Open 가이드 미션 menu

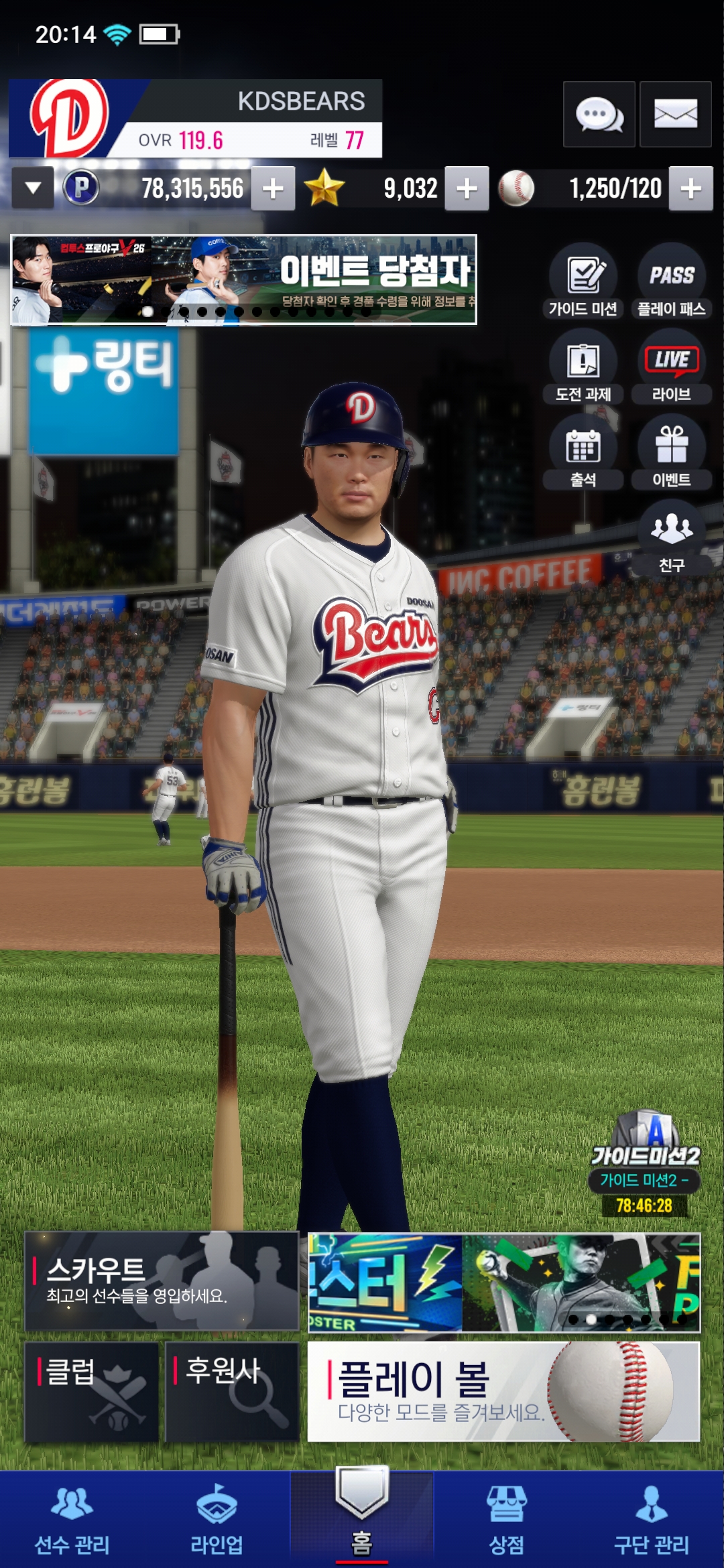[x=583, y=281]
